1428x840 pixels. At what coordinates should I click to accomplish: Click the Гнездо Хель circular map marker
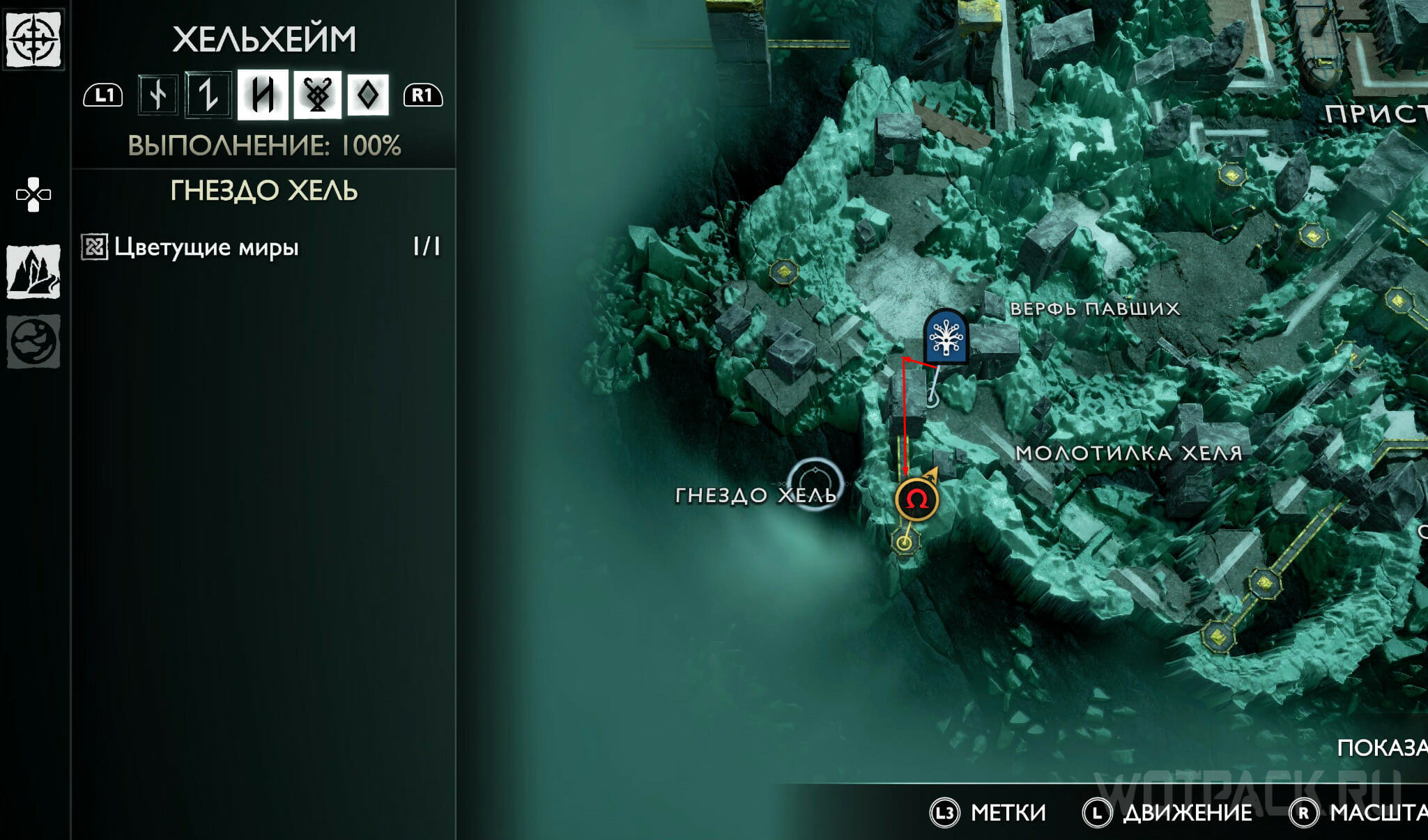[x=814, y=483]
